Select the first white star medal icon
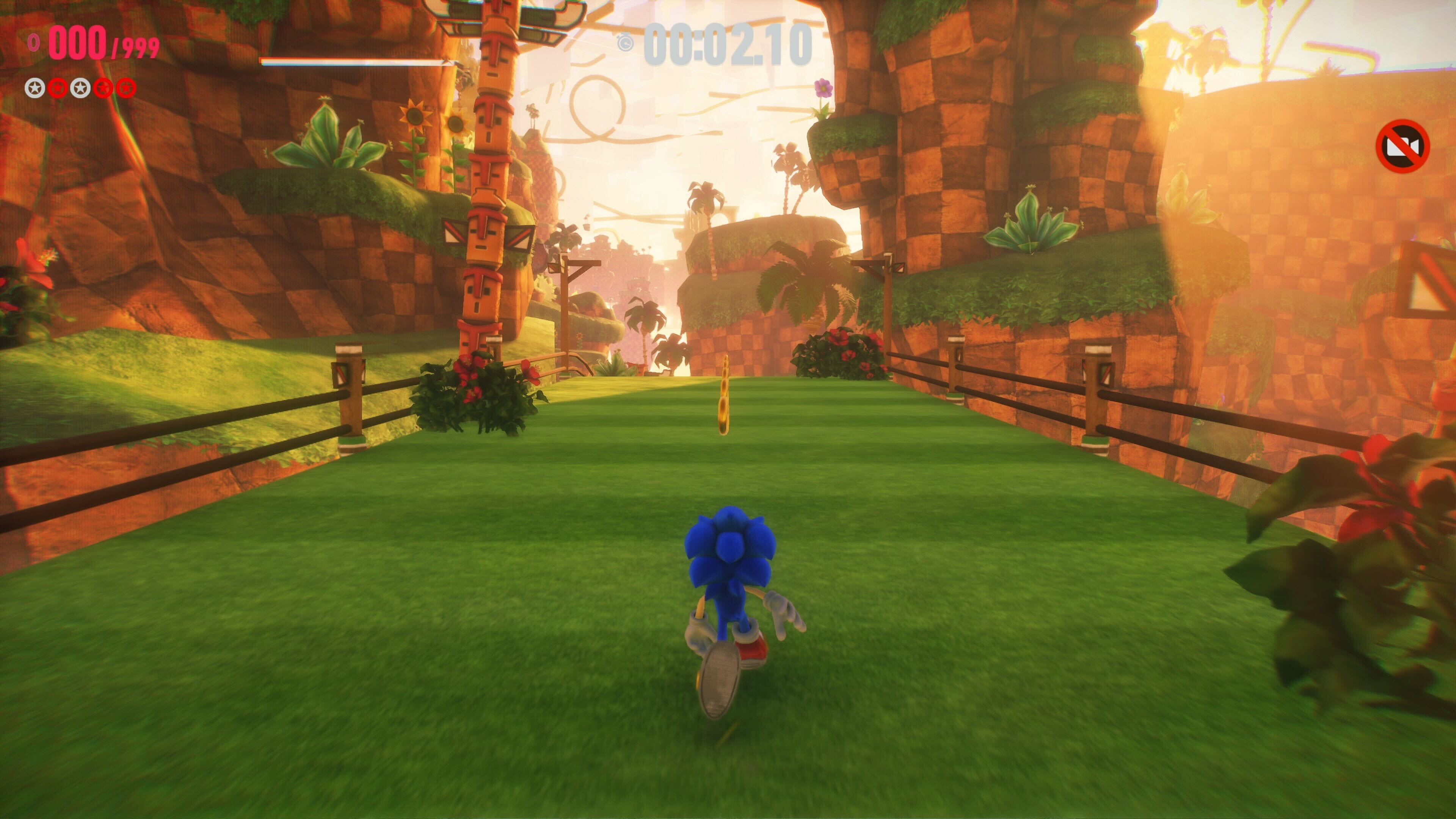Image resolution: width=1456 pixels, height=819 pixels. (x=35, y=89)
